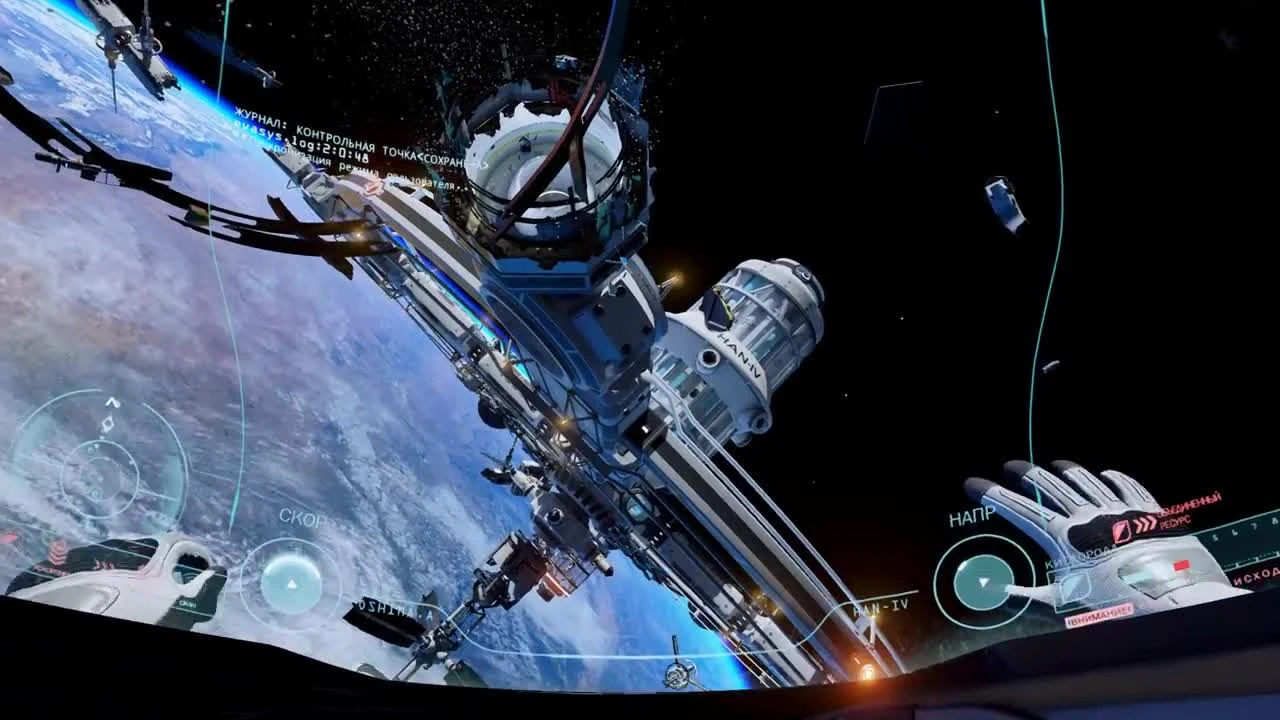Click the triangle pointer inside the НАПР gauge
The image size is (1280, 720).
tap(983, 584)
